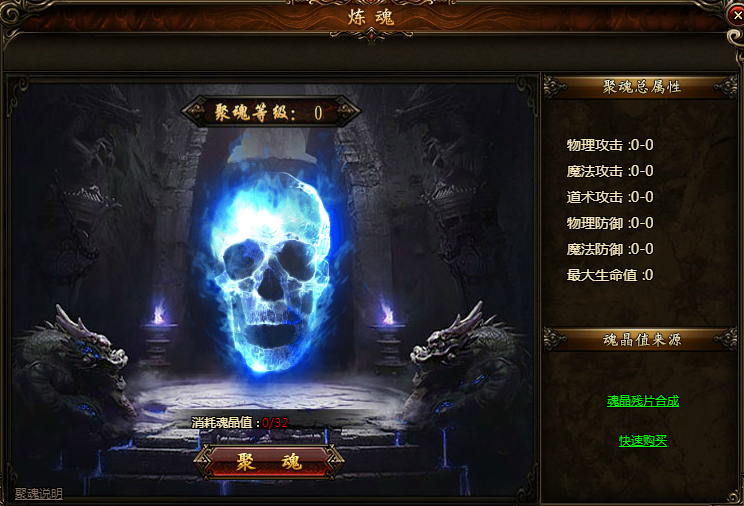Open the 魂晶残片合成 fragment synthesis link
Viewport: 744px width, 506px height.
642,401
